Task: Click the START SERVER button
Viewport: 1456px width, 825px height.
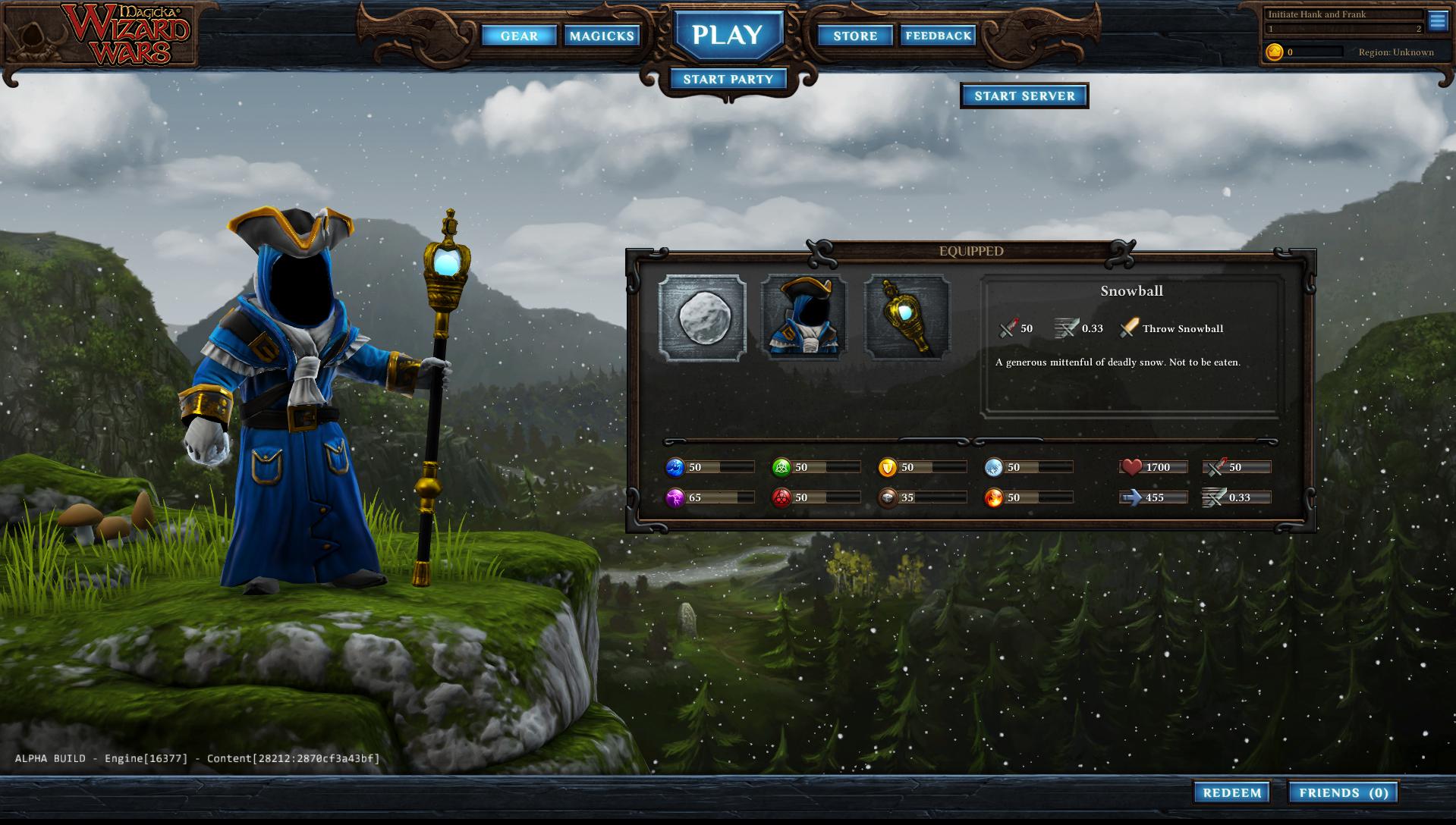Action: point(1024,96)
